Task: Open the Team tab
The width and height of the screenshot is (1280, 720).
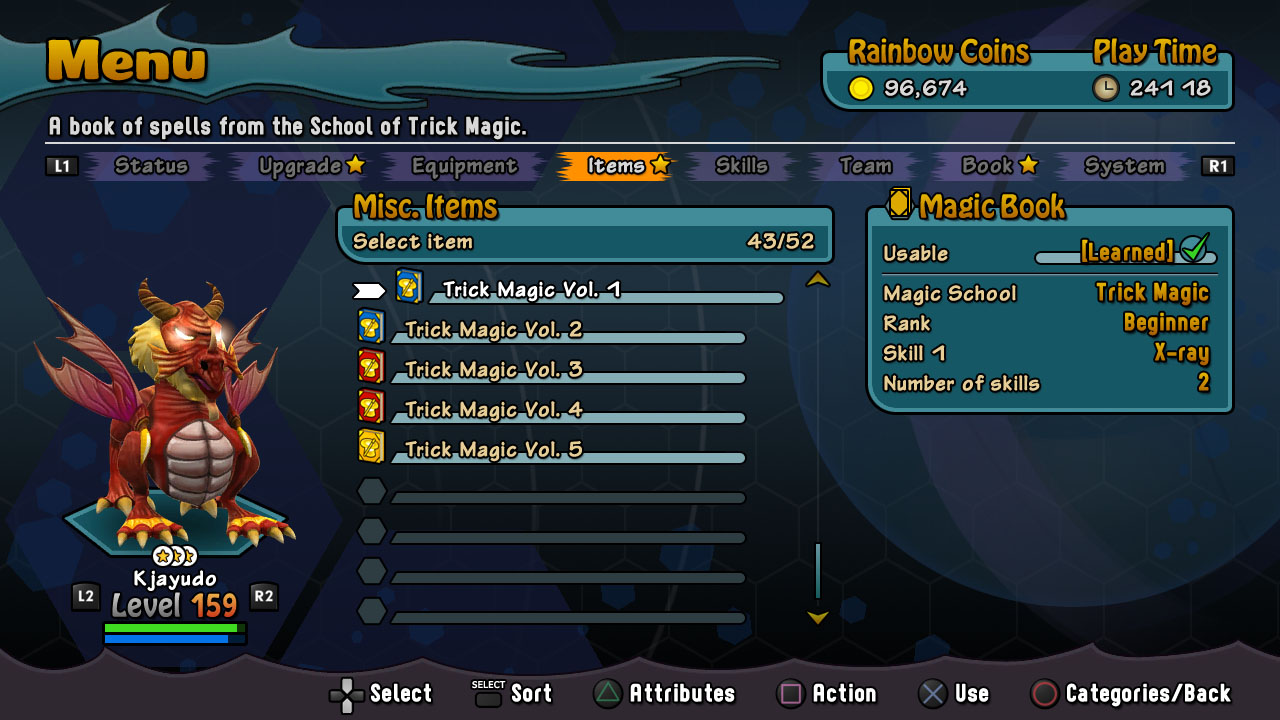Action: 865,166
